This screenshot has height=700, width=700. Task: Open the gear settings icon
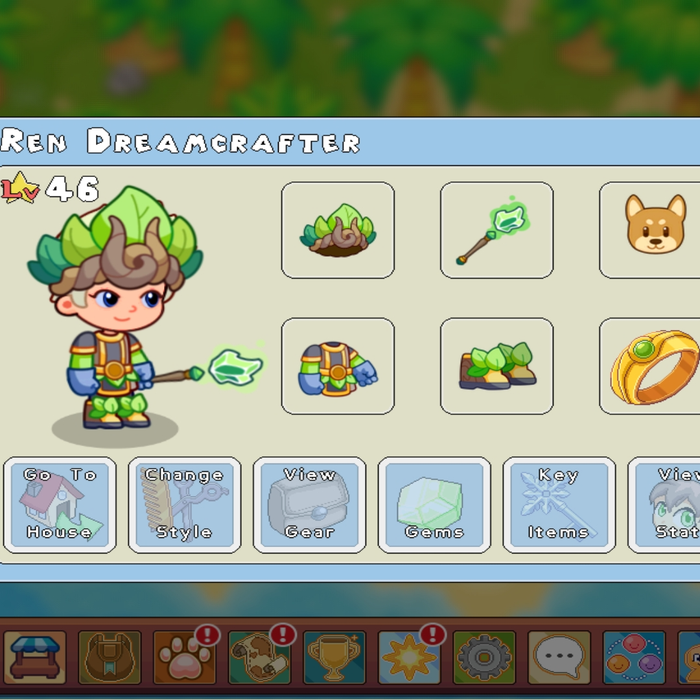click(485, 657)
